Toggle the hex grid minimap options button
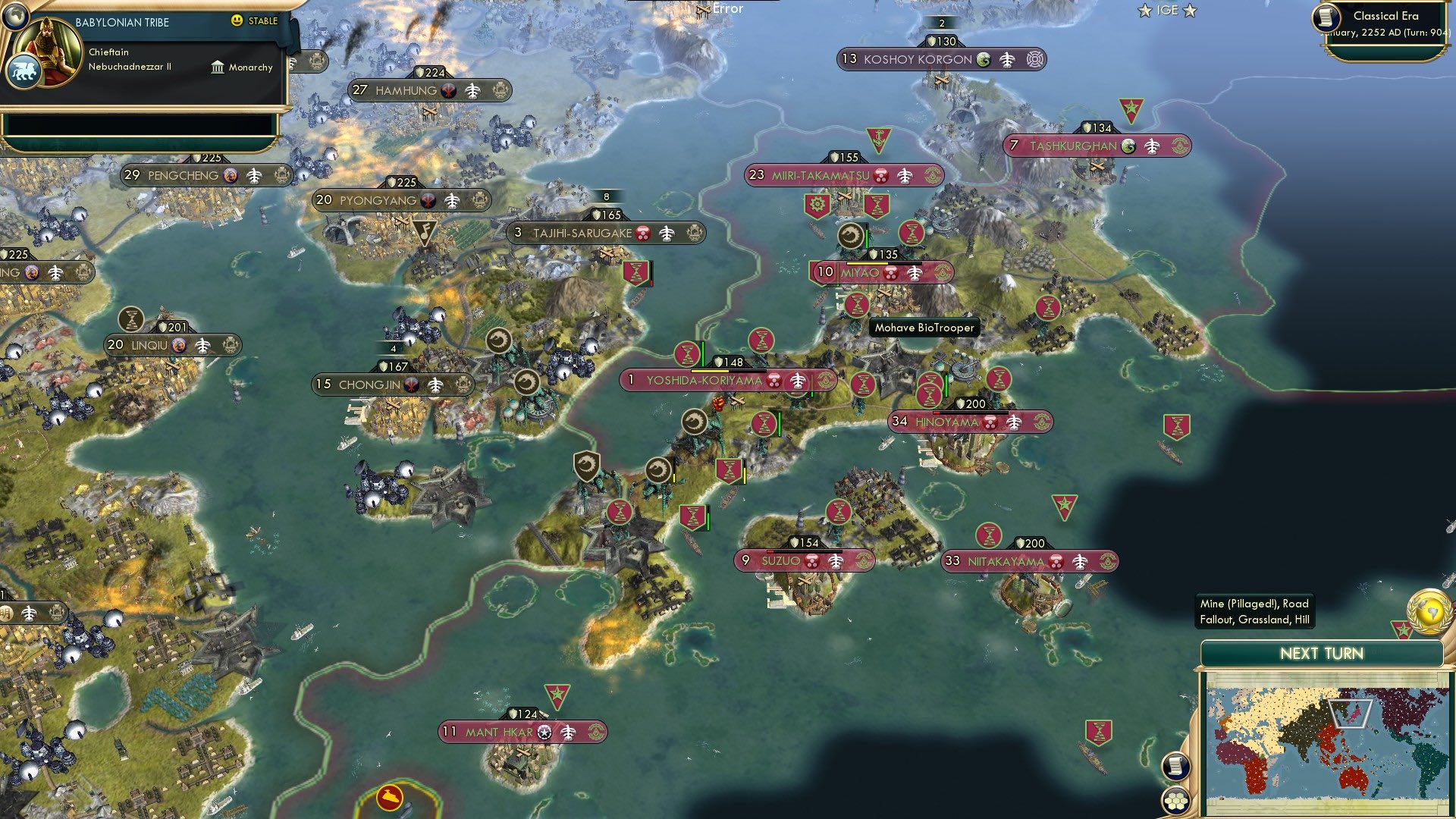Screen dimensions: 1456x819 [x=1175, y=800]
